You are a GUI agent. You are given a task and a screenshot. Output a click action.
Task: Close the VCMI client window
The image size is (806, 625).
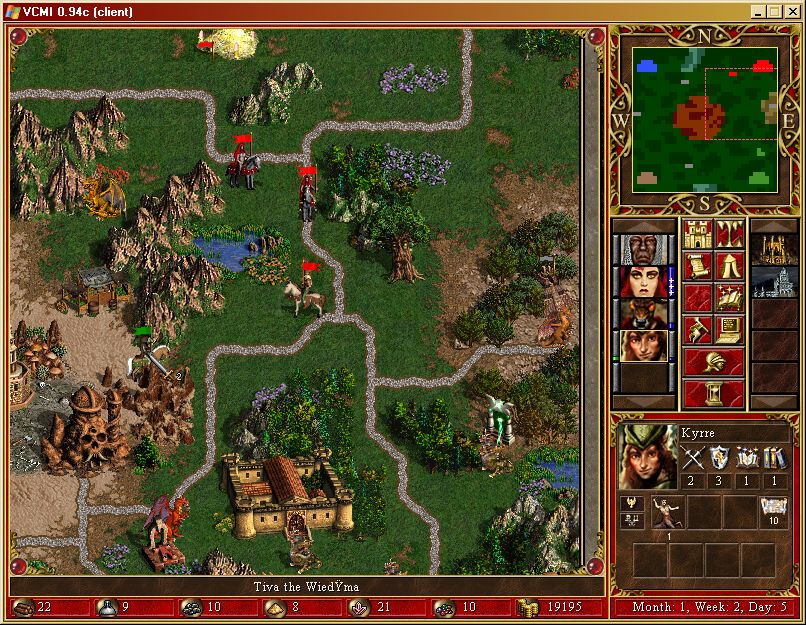click(792, 12)
